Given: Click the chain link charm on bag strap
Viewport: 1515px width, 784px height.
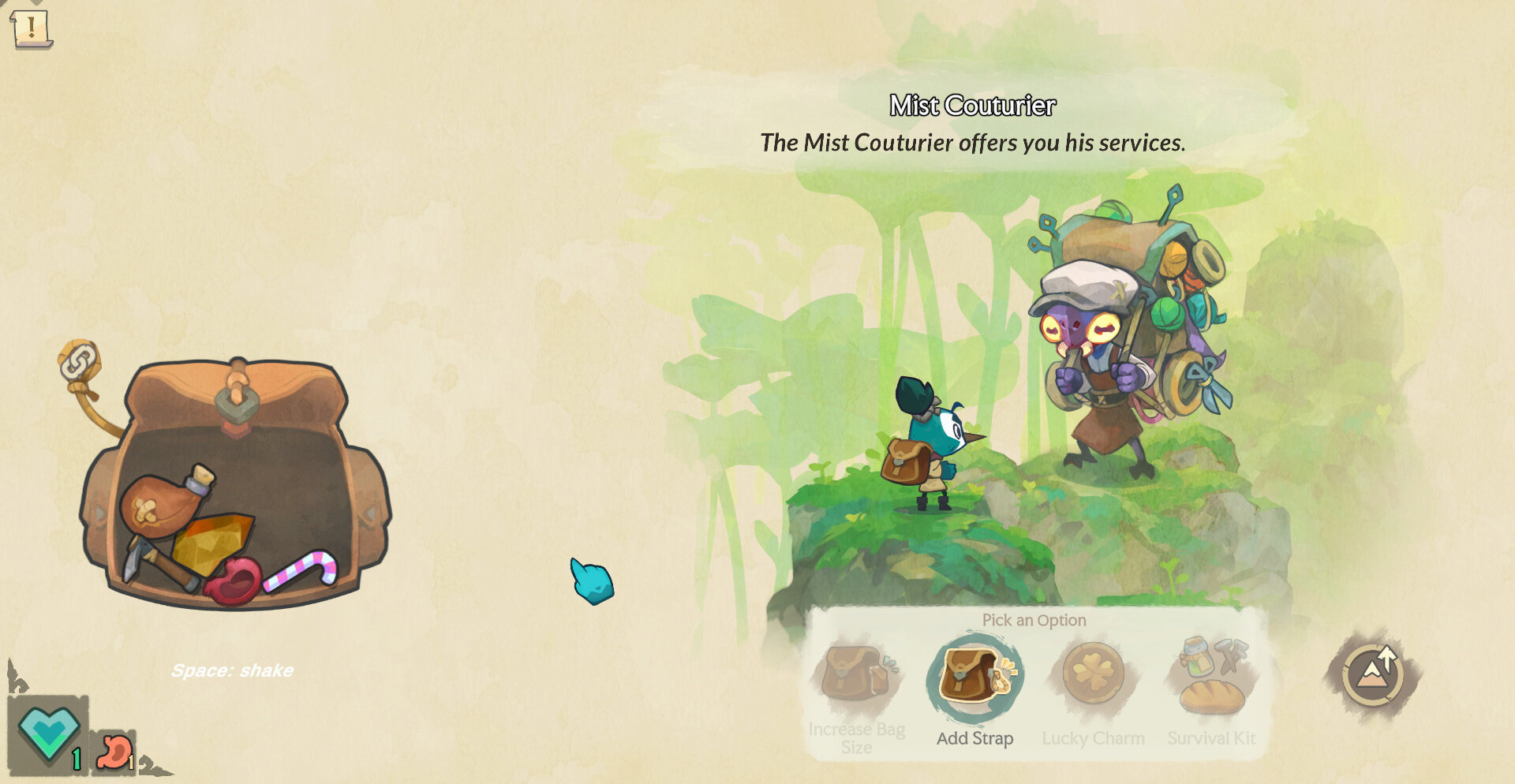Looking at the screenshot, I should (x=79, y=363).
